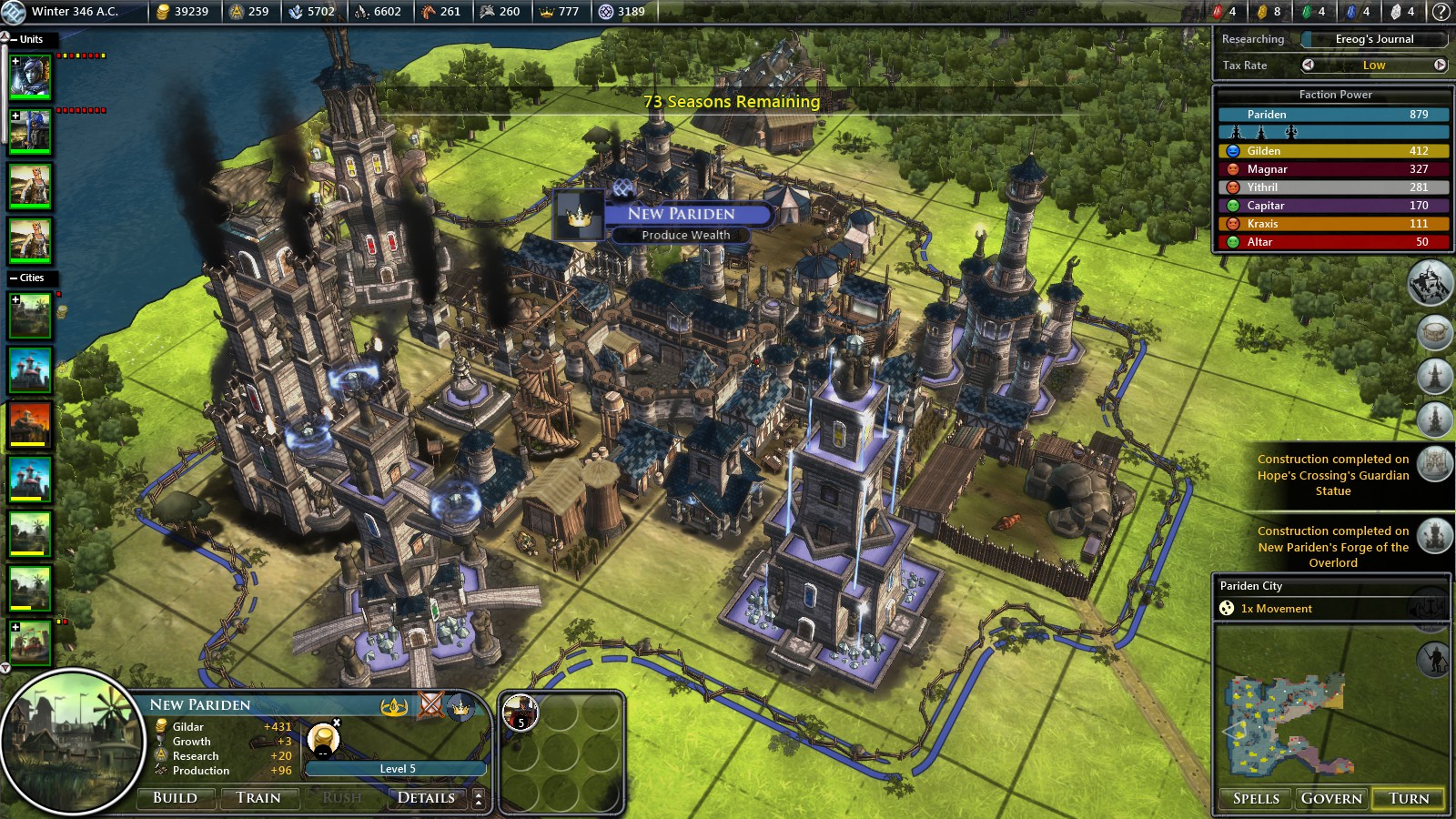Increase the tax rate with right arrow
The height and width of the screenshot is (819, 1456).
1440,65
